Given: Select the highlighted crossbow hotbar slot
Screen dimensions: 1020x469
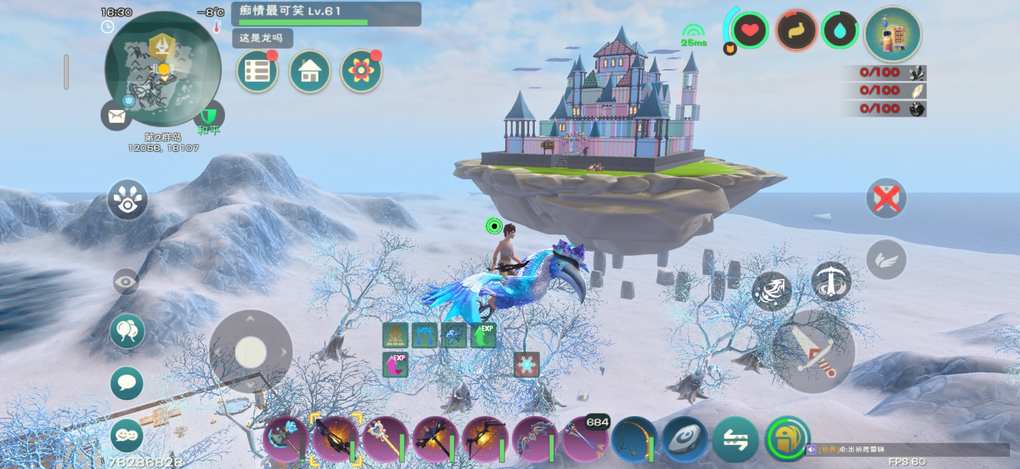Looking at the screenshot, I should [x=335, y=438].
